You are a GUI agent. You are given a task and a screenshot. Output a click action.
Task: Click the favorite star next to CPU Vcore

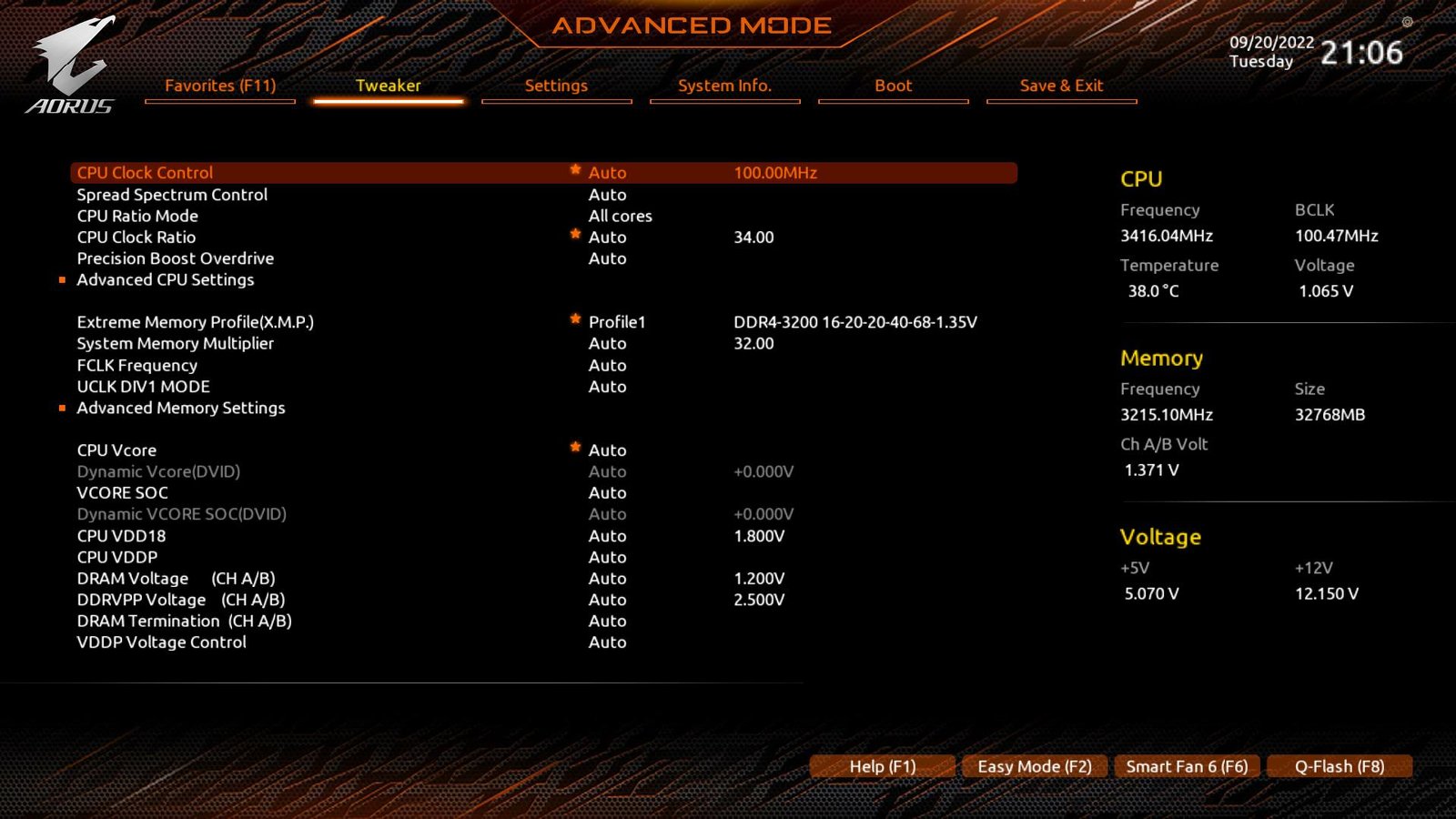575,447
